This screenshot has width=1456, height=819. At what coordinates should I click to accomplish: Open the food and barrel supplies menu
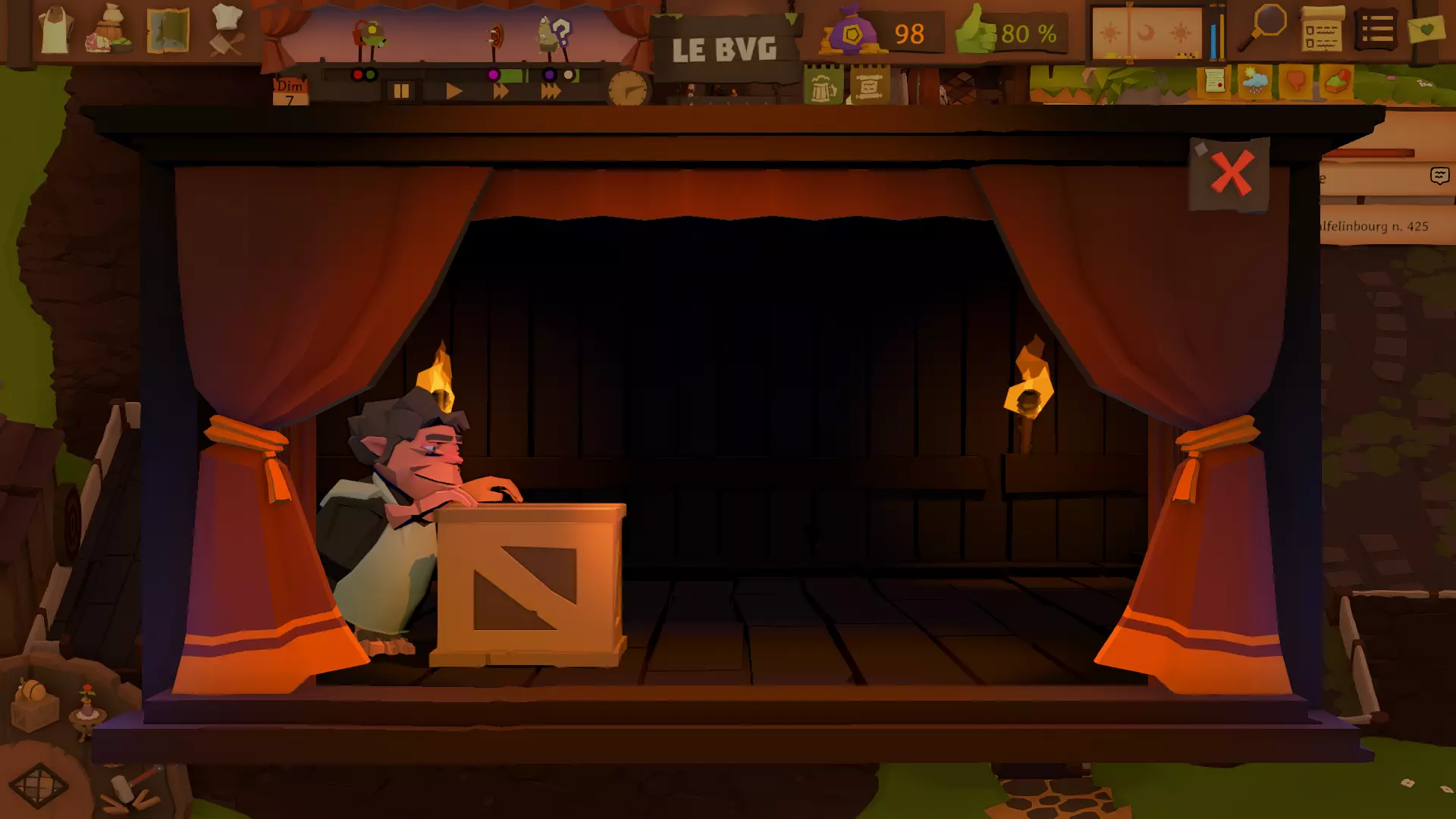click(111, 31)
